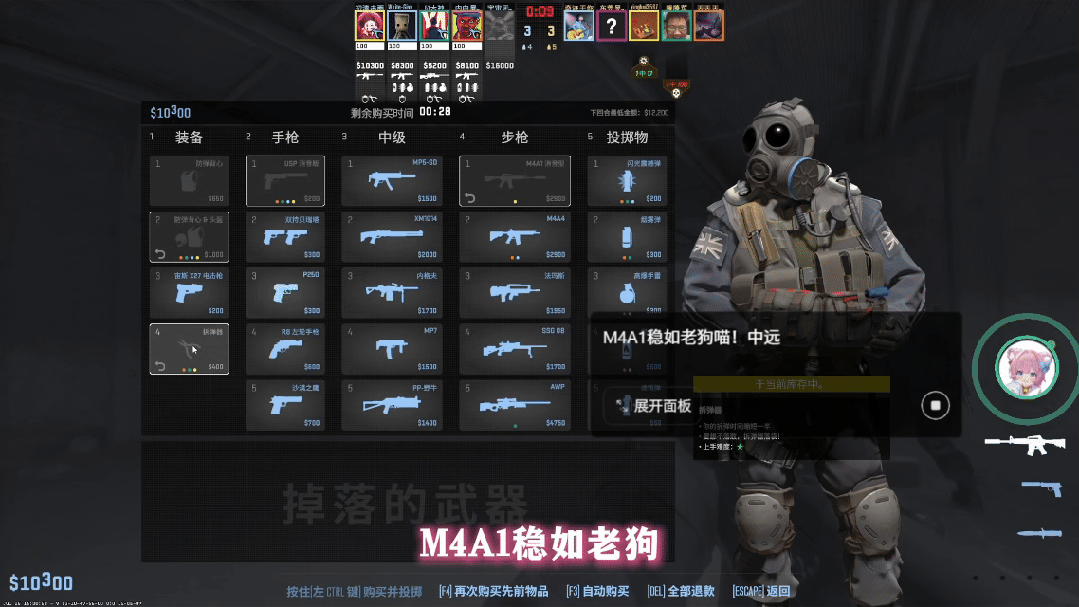
Task: Click the overlay's round stop button
Action: [935, 405]
